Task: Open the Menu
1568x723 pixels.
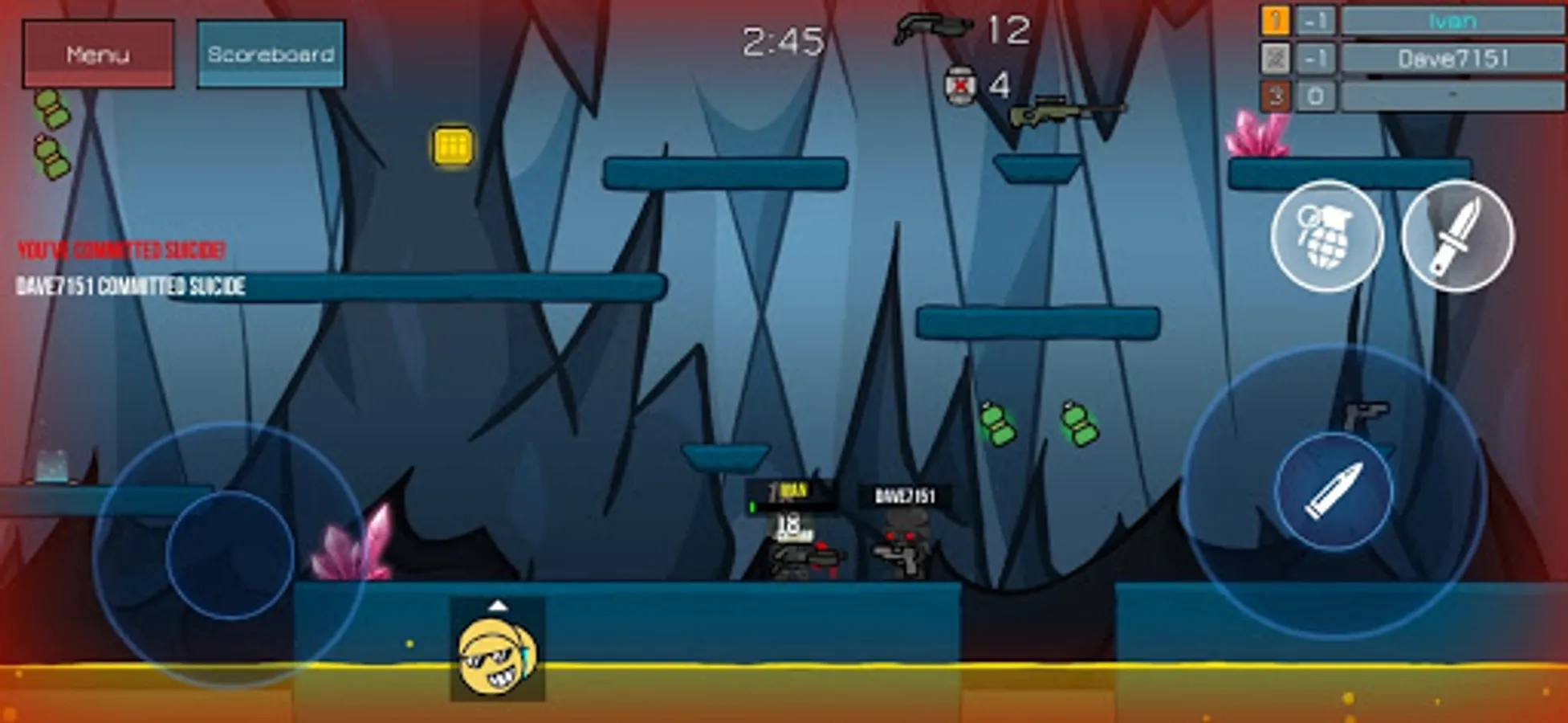Action: pos(98,55)
